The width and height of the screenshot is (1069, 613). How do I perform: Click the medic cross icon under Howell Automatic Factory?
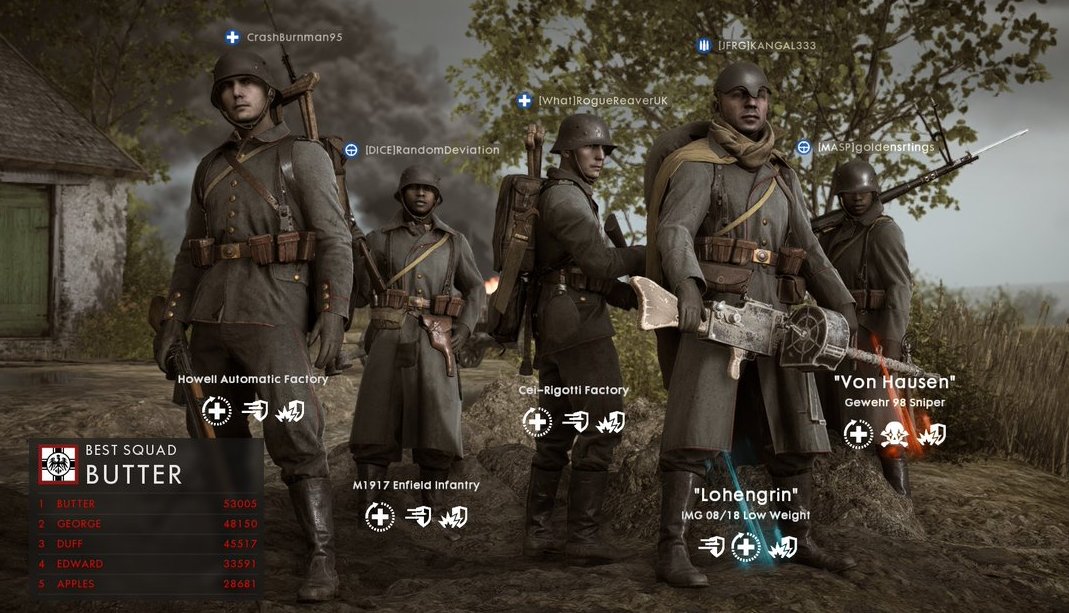click(217, 410)
